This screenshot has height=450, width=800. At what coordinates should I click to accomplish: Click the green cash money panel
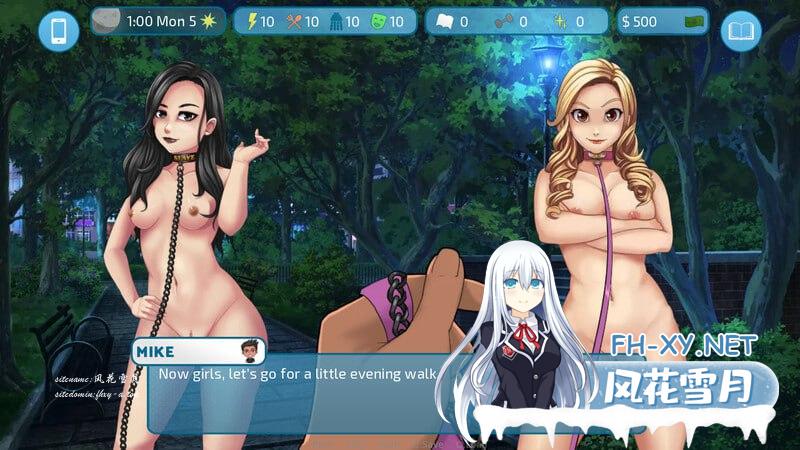point(662,21)
